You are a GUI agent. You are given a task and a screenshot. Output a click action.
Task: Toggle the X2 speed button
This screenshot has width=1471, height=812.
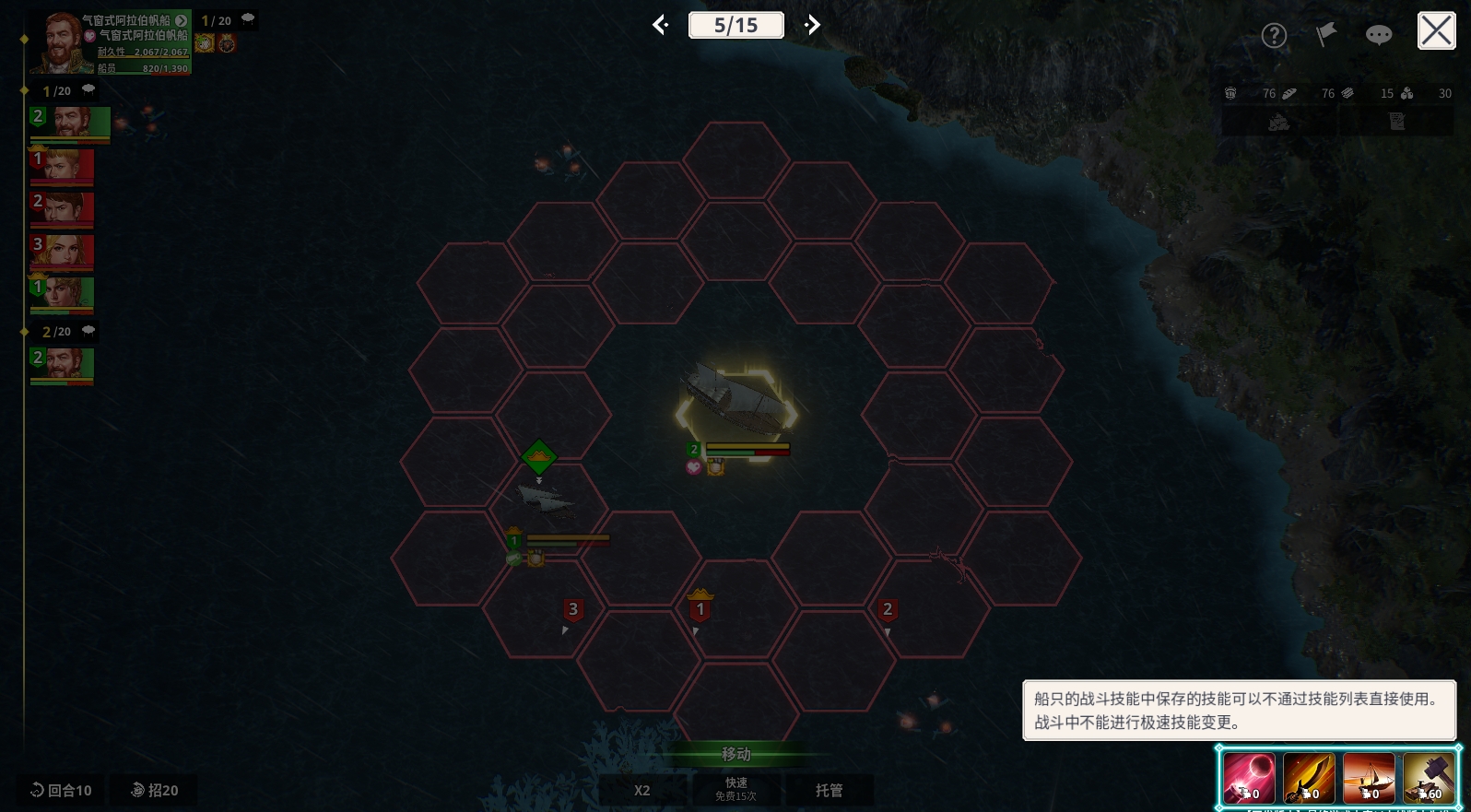[642, 790]
